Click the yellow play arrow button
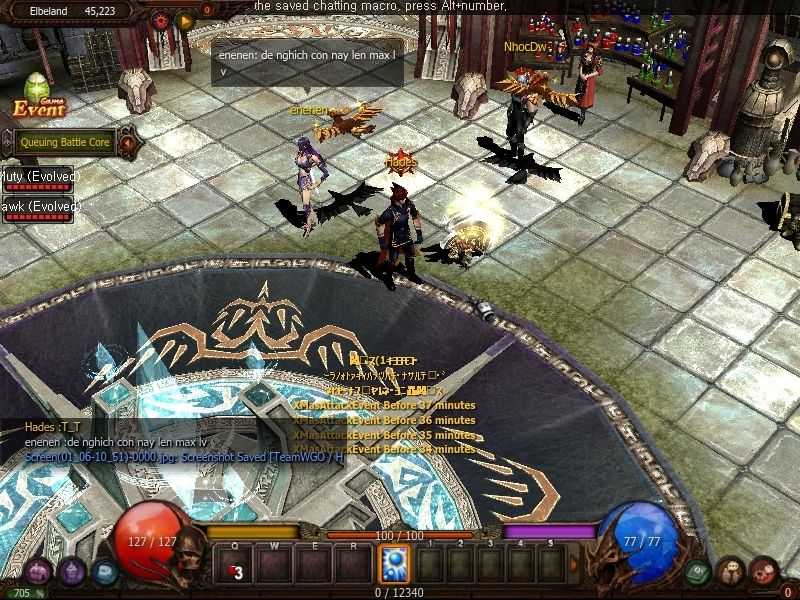This screenshot has width=800, height=600. pyautogui.click(x=185, y=19)
